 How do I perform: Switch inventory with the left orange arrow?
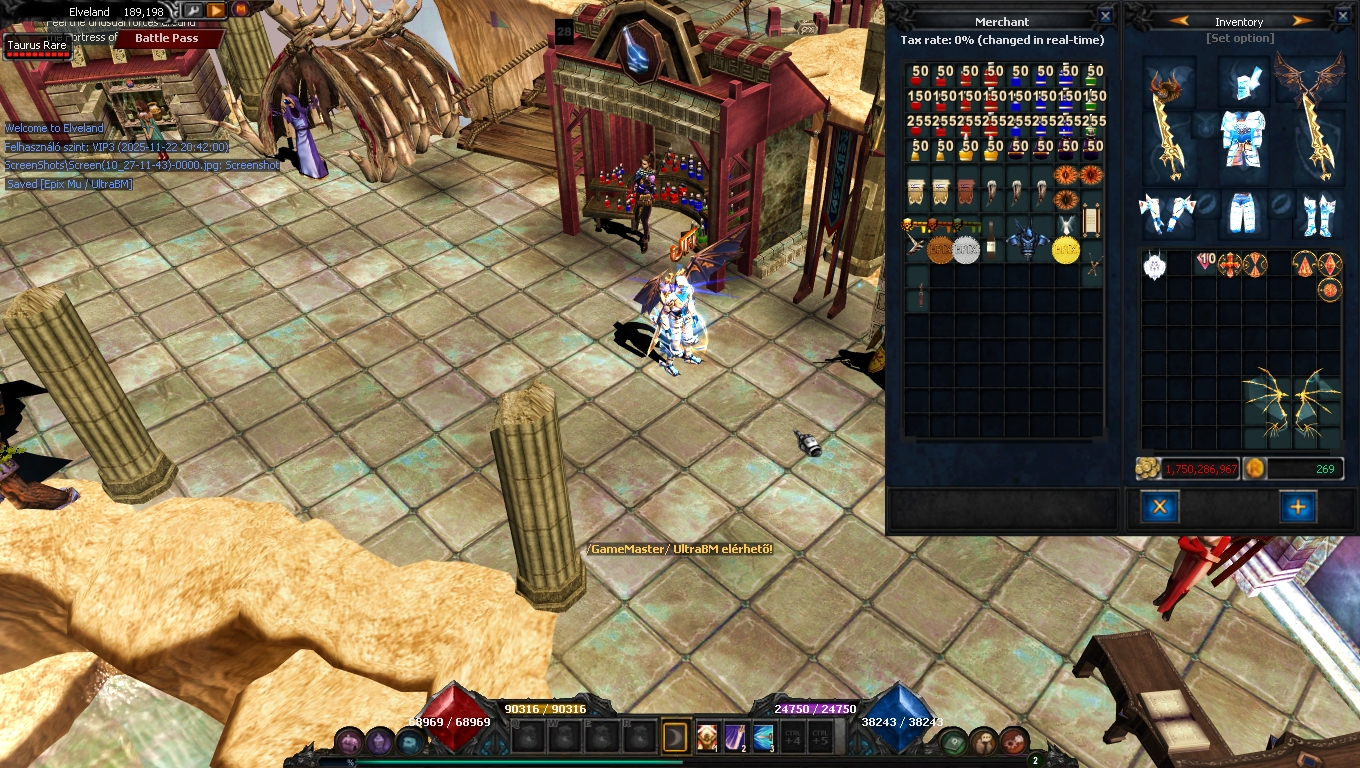click(1178, 21)
